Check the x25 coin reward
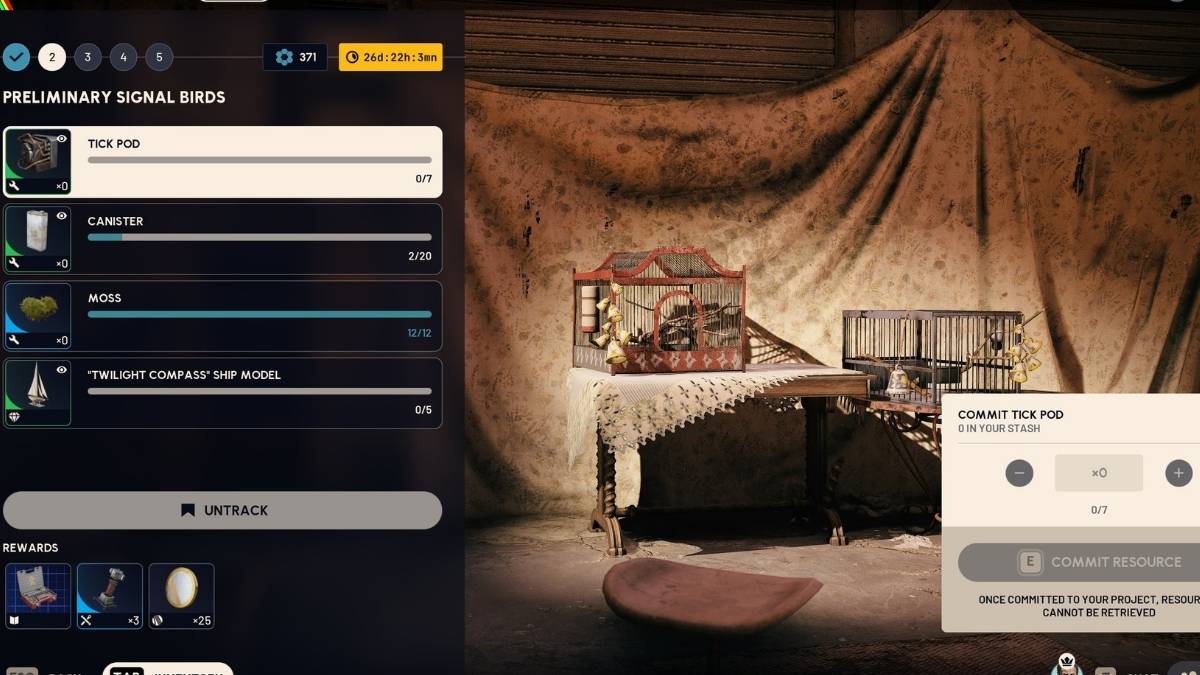Image resolution: width=1200 pixels, height=675 pixels. click(181, 596)
